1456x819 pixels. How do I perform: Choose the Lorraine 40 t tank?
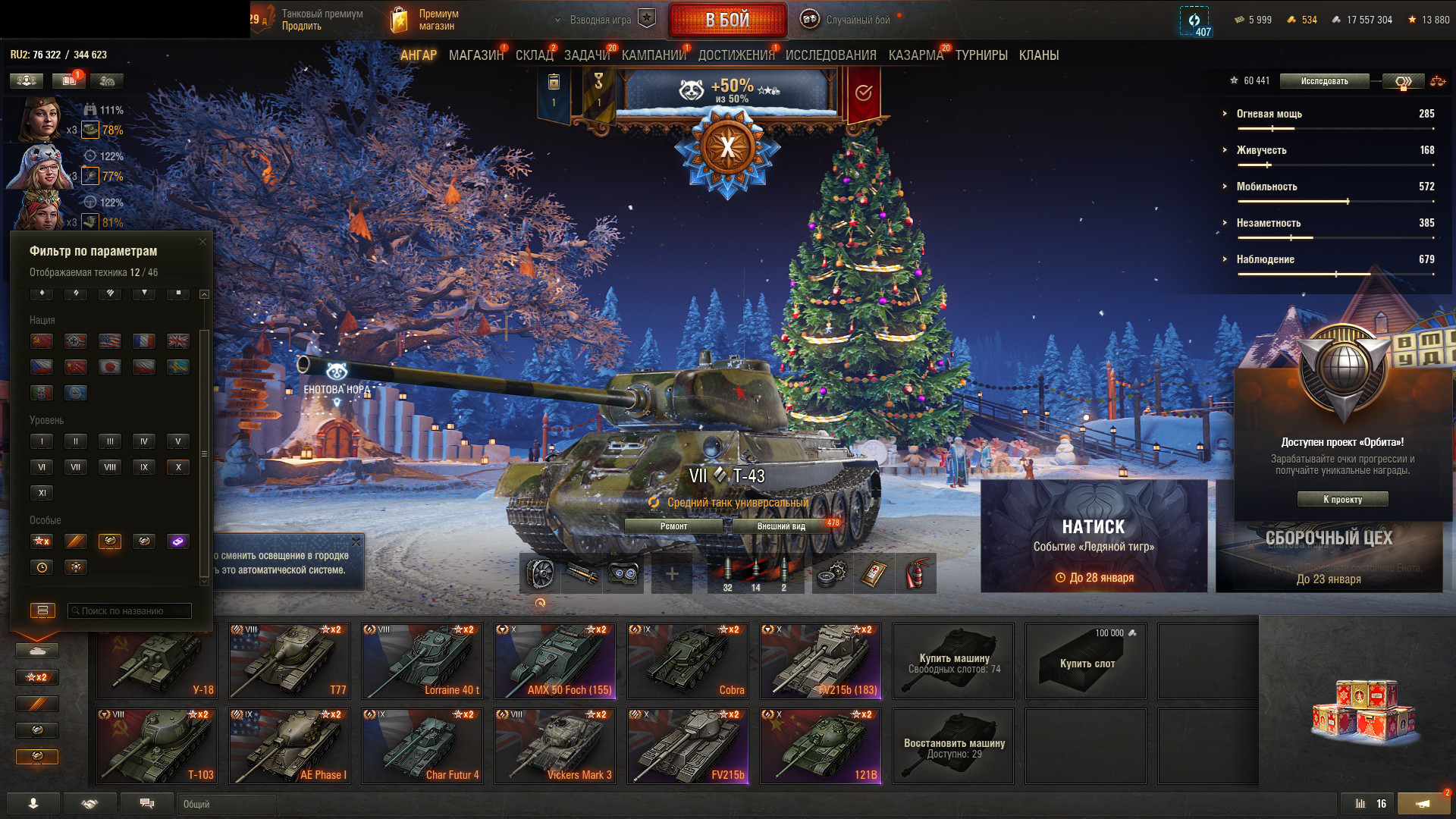pyautogui.click(x=422, y=661)
